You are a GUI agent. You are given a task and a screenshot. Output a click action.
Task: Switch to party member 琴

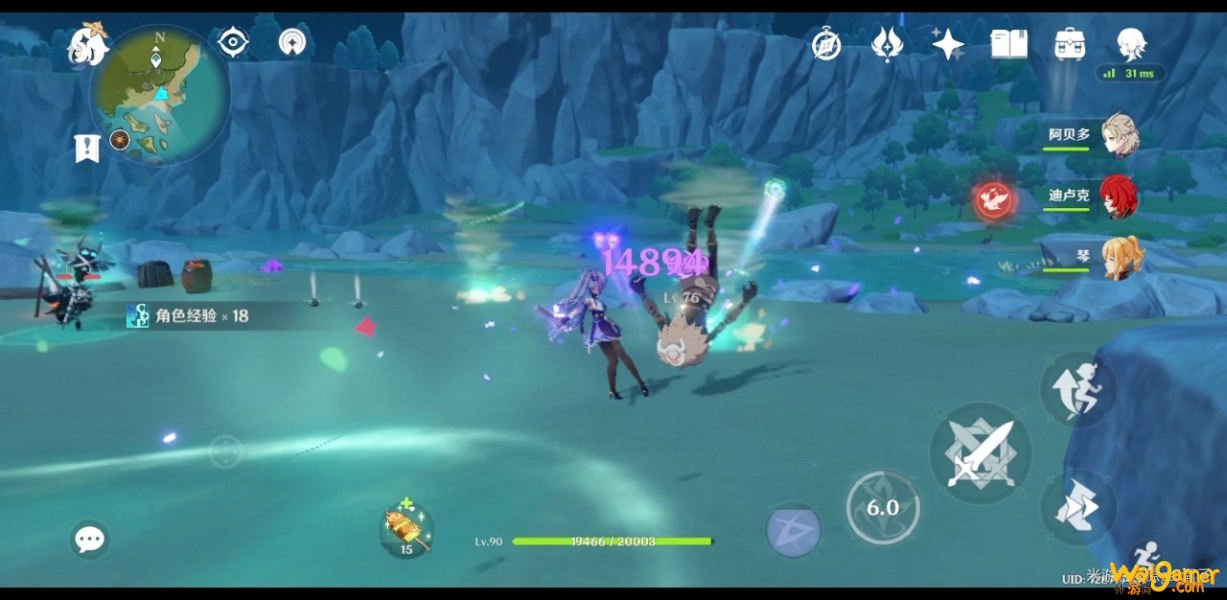tap(1119, 257)
